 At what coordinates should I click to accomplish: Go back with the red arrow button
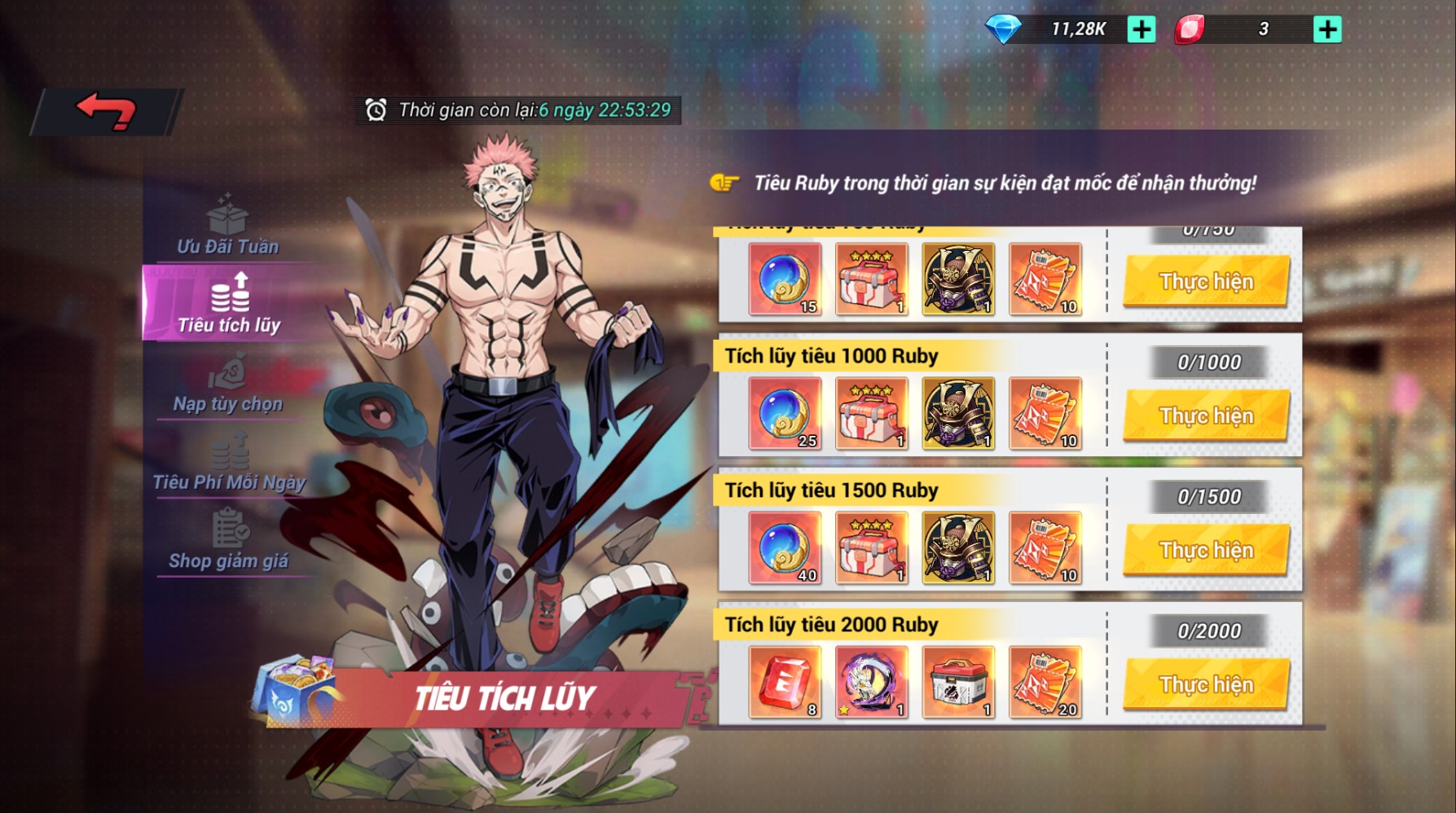point(106,111)
